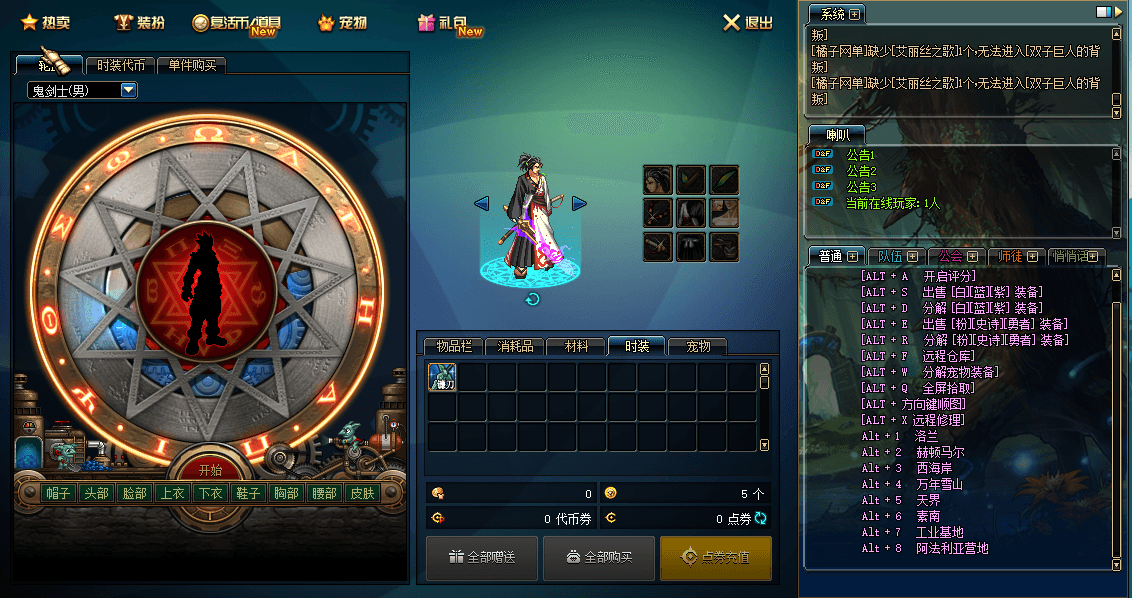Switch inventory to the 物品栏 tab
Viewport: 1132px width, 598px height.
click(454, 346)
